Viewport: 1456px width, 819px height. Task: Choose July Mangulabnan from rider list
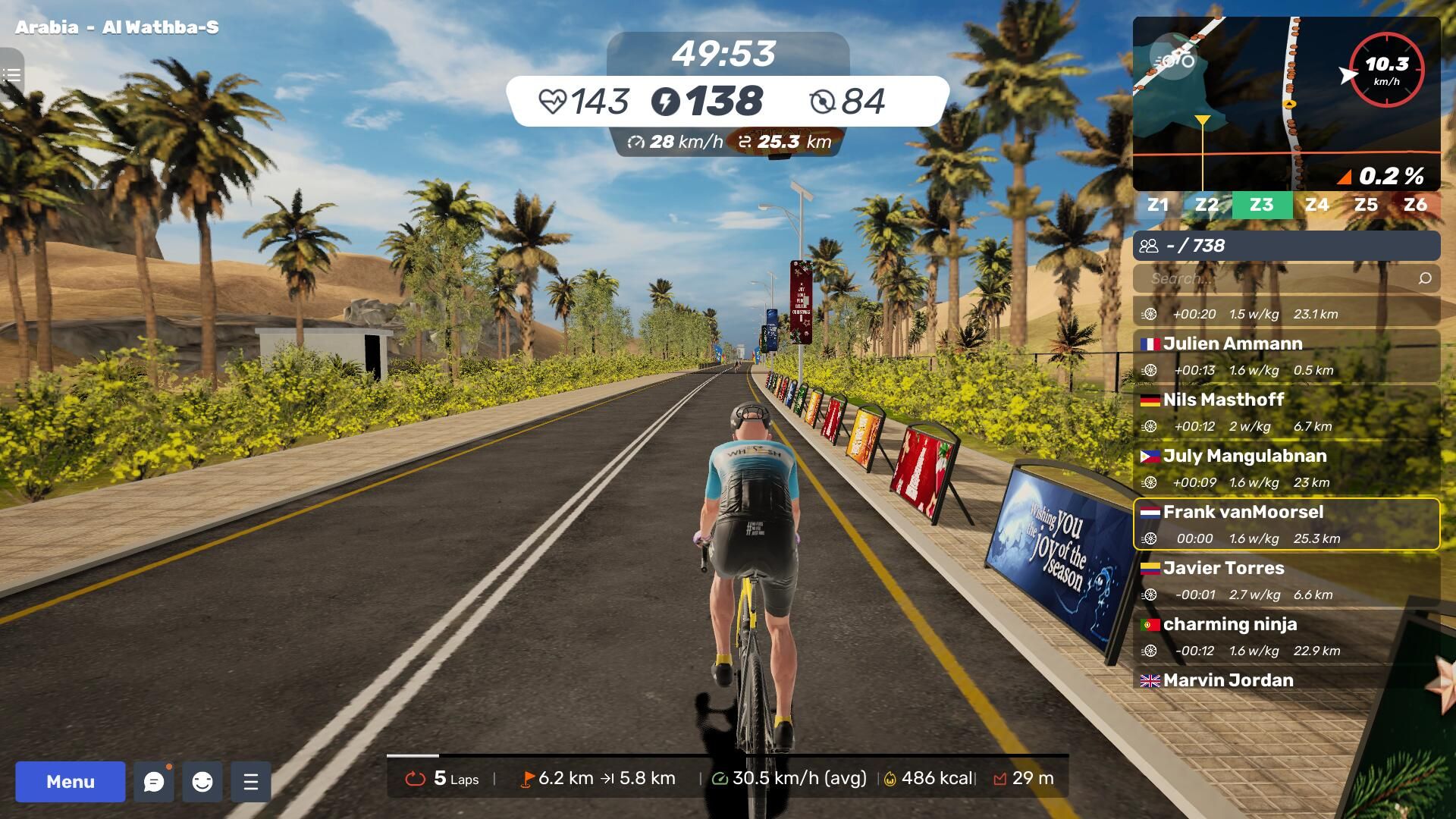click(1286, 468)
